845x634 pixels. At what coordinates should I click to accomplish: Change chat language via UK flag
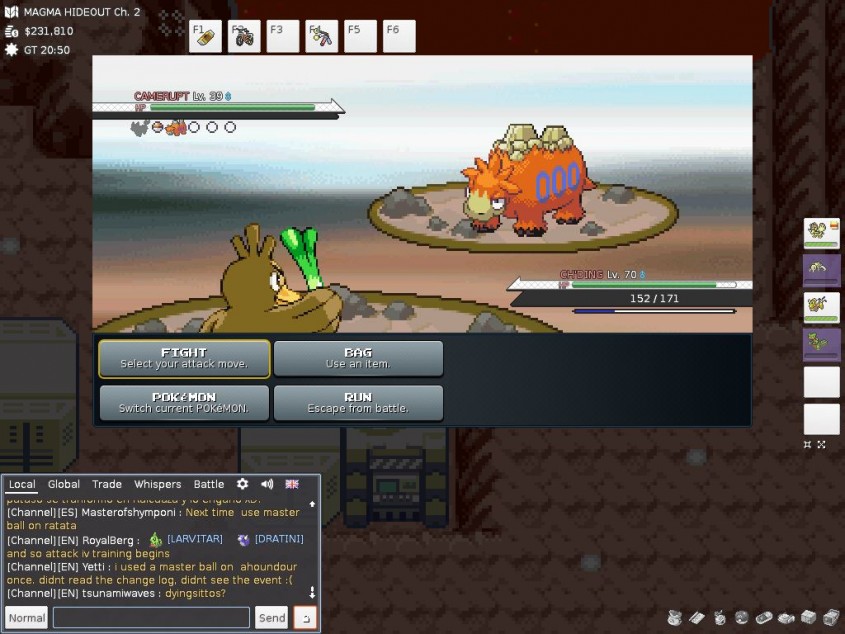point(292,484)
